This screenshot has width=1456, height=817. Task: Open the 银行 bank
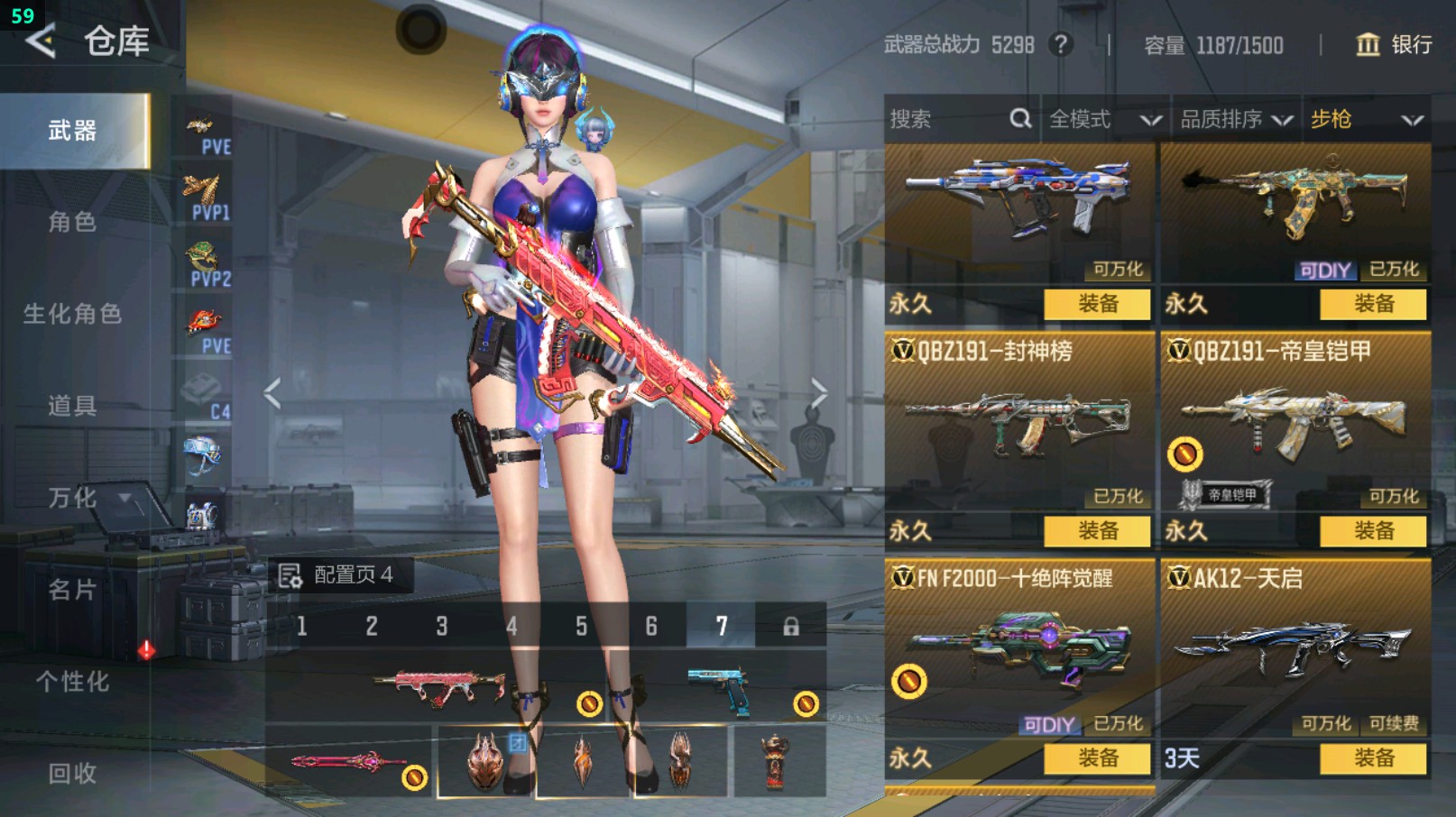(1395, 44)
